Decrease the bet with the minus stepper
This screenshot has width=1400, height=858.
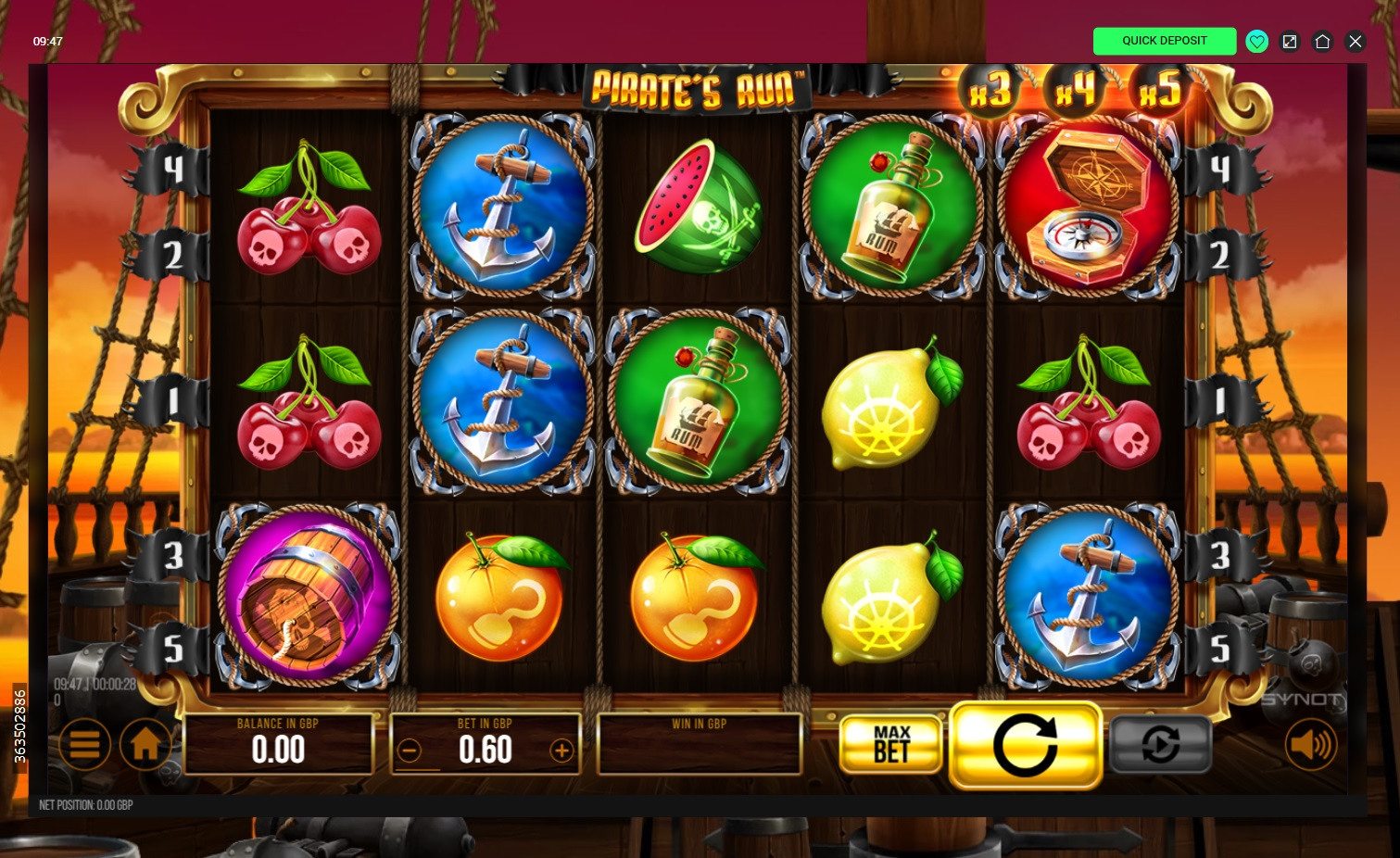click(410, 751)
